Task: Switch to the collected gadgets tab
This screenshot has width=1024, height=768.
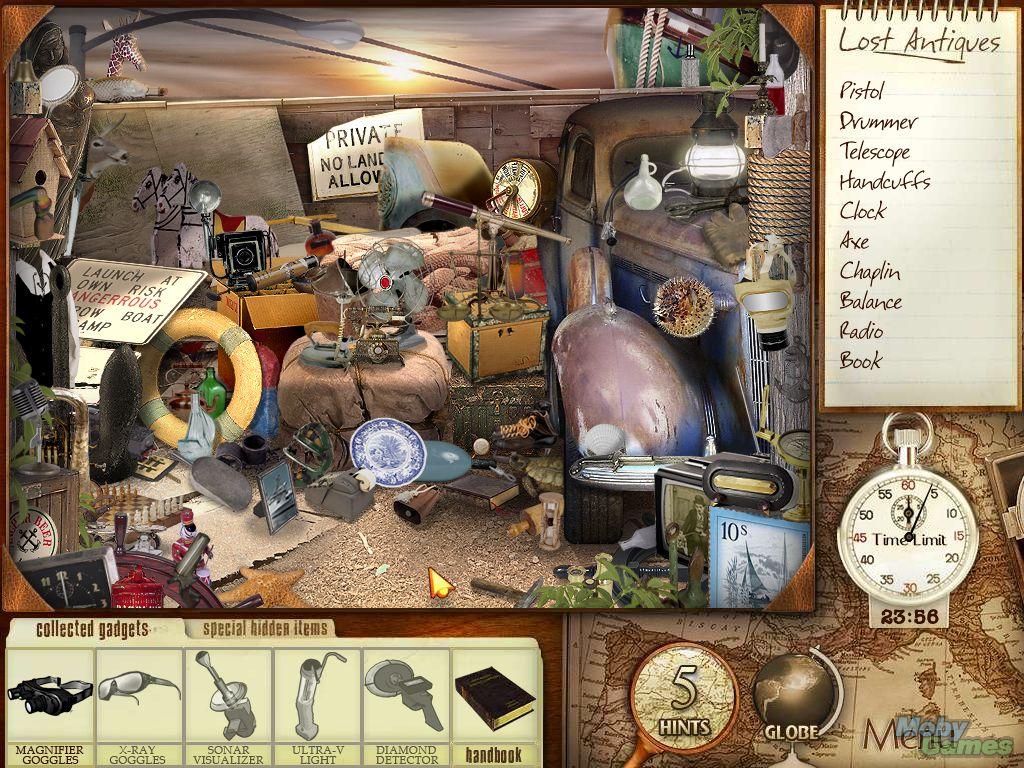Action: click(x=92, y=629)
